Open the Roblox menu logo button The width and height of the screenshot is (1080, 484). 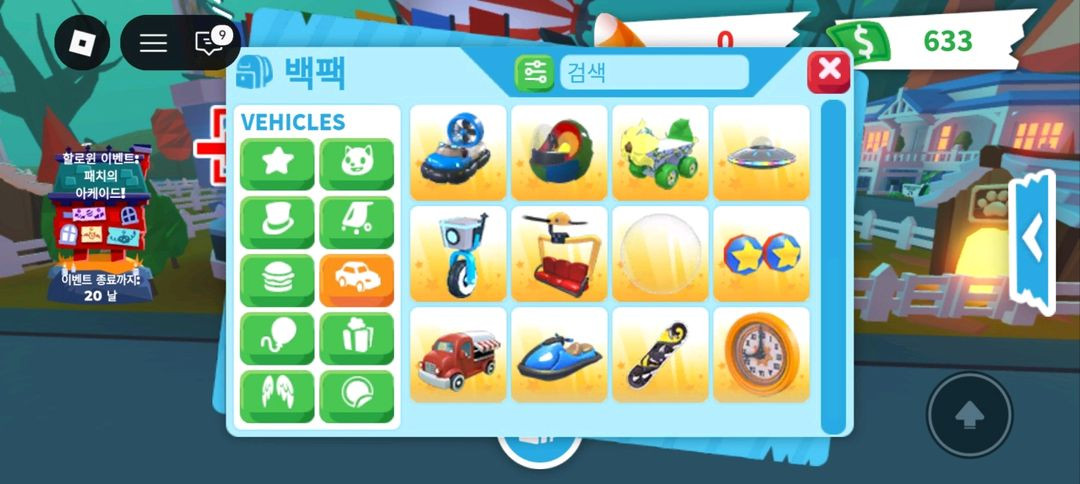pos(82,42)
